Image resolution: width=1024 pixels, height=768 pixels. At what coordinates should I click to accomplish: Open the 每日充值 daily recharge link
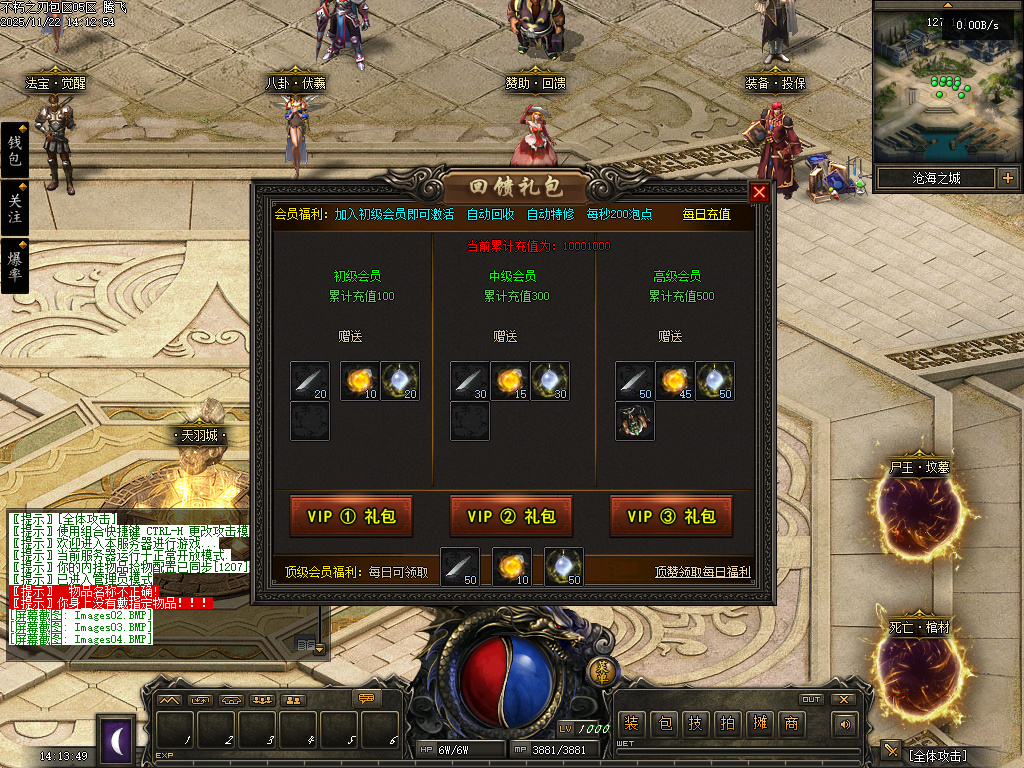point(706,214)
